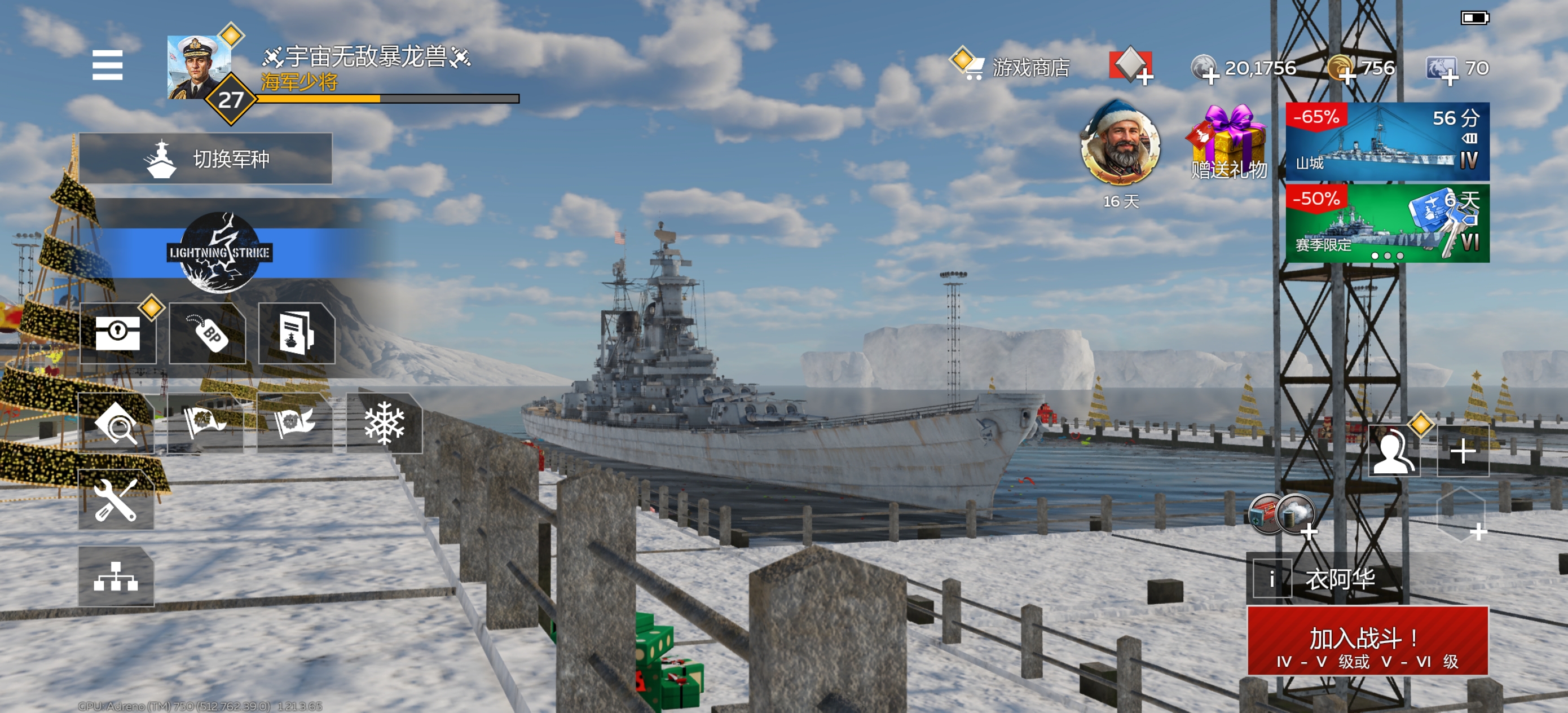Show info for ship 衣阿华
The height and width of the screenshot is (713, 1568).
[1271, 578]
